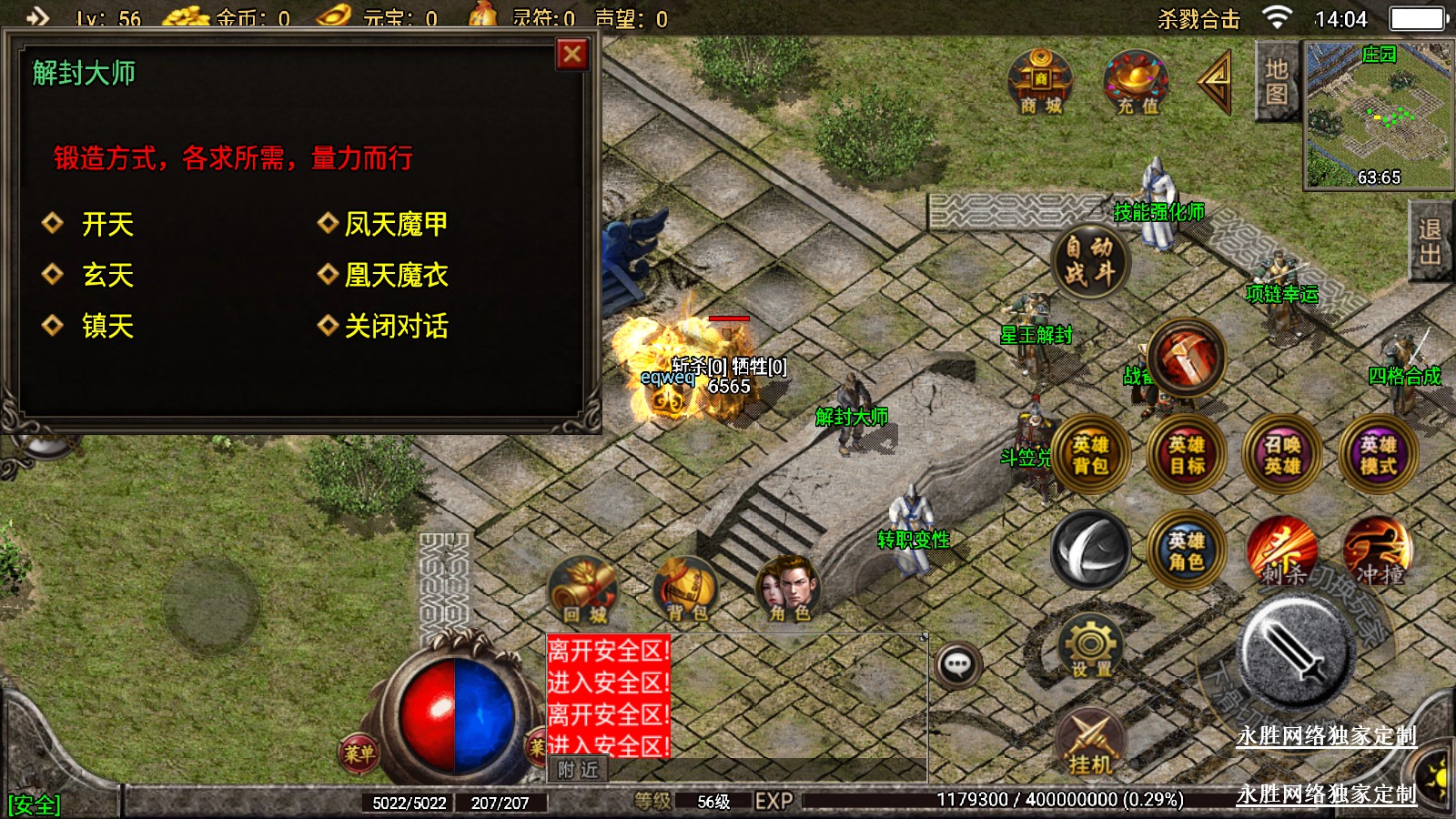The width and height of the screenshot is (1456, 819).
Task: Open the 地图 map button
Action: pos(1276,81)
